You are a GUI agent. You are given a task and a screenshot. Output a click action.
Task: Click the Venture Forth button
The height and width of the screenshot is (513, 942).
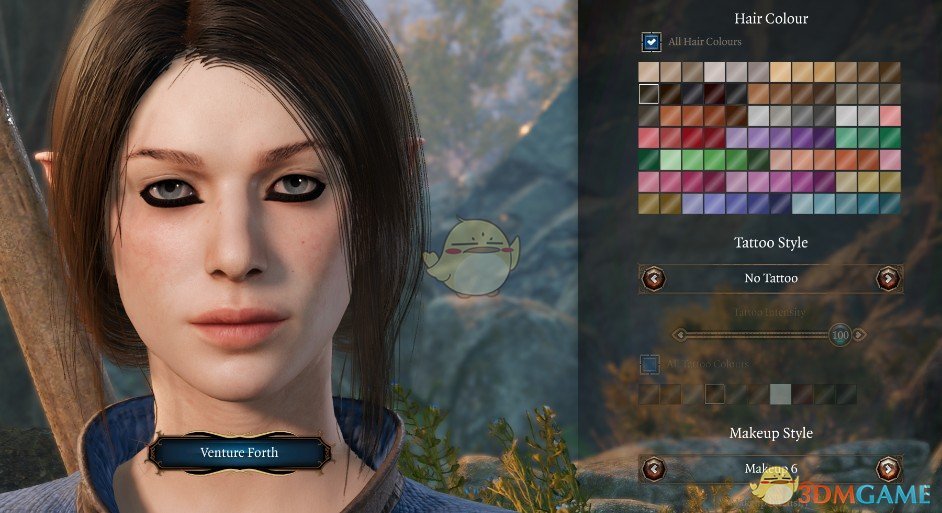pyautogui.click(x=239, y=453)
